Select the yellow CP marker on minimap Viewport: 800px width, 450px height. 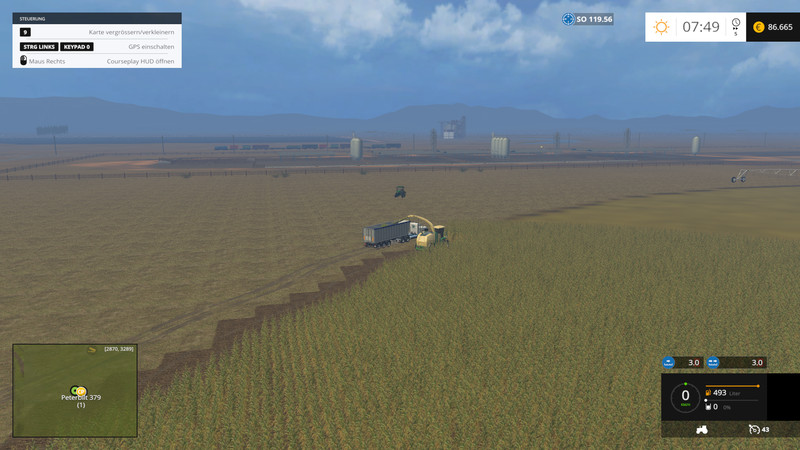point(77,390)
